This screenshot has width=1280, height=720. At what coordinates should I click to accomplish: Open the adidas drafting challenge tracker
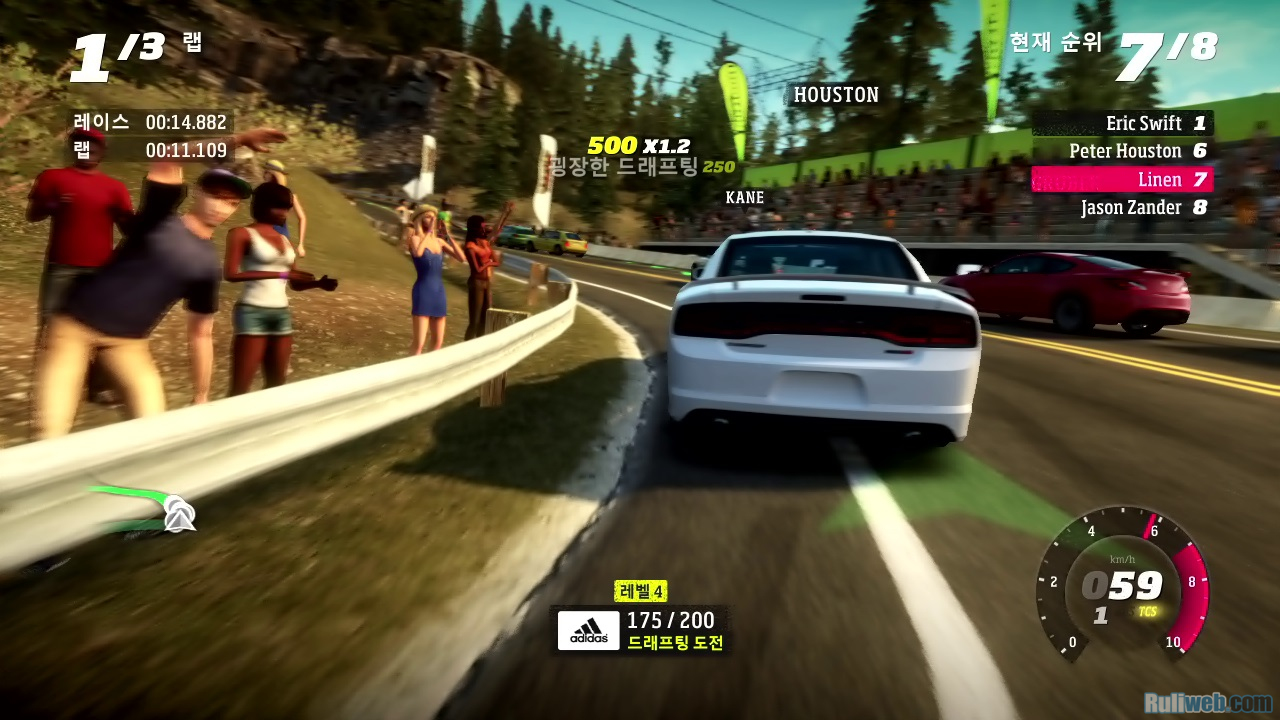[643, 631]
